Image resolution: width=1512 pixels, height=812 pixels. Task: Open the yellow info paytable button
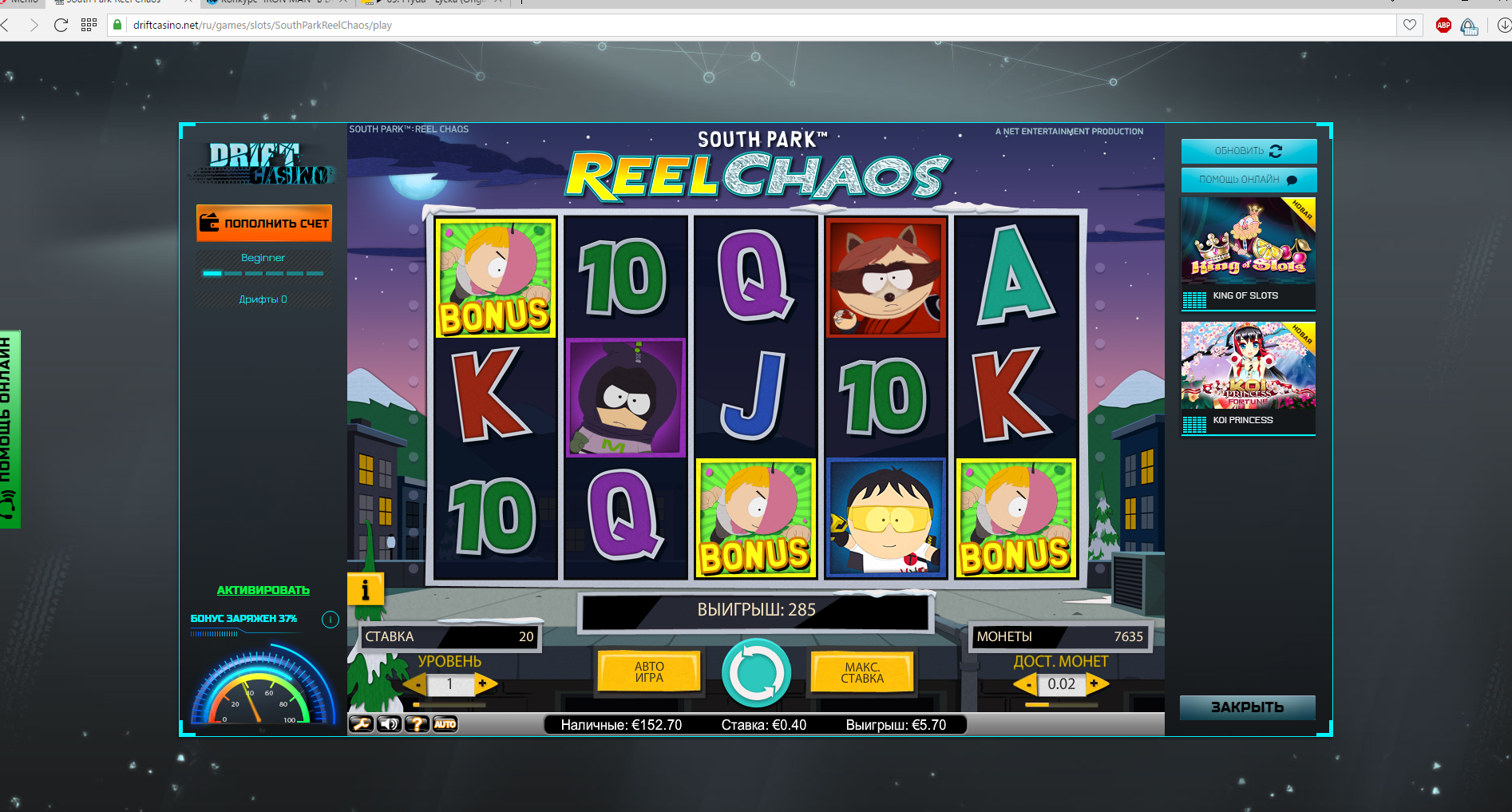pos(365,590)
